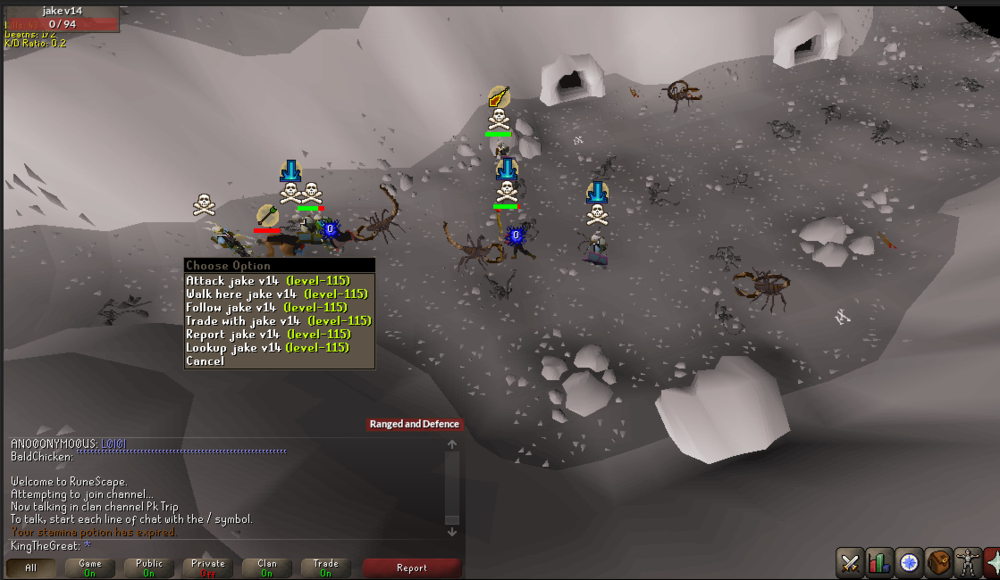The height and width of the screenshot is (580, 1000).
Task: Click the chat box scroll down arrow
Action: [452, 532]
